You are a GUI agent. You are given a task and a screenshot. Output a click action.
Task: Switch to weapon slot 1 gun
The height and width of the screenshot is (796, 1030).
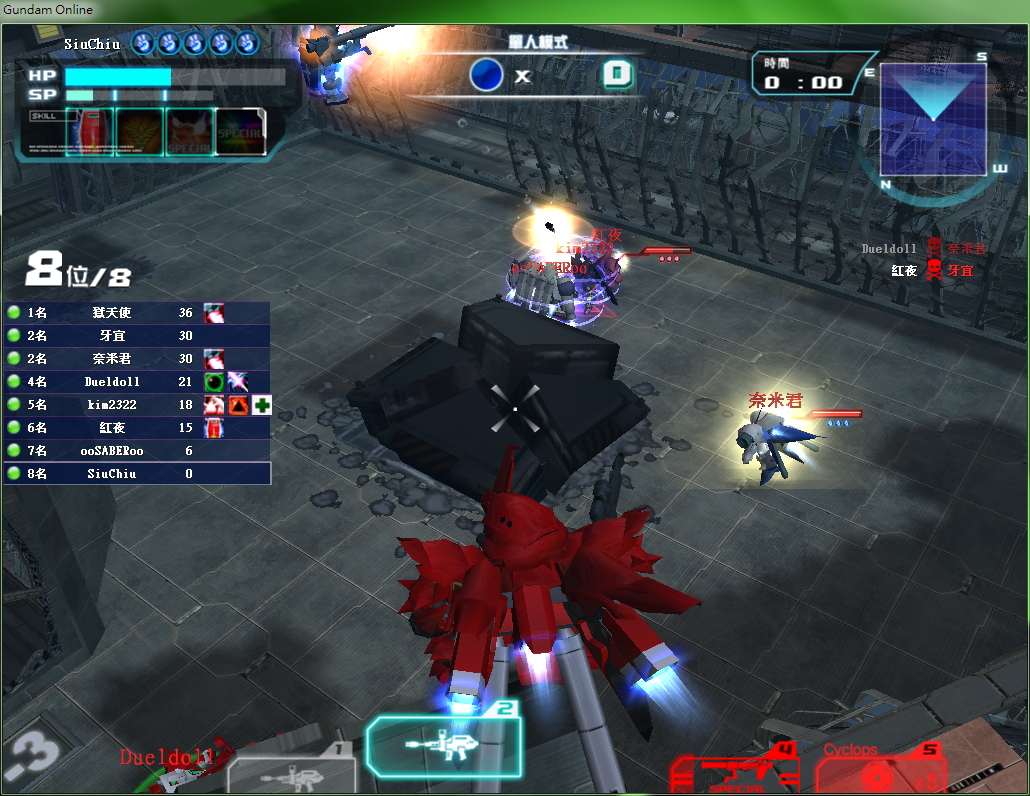tap(291, 773)
